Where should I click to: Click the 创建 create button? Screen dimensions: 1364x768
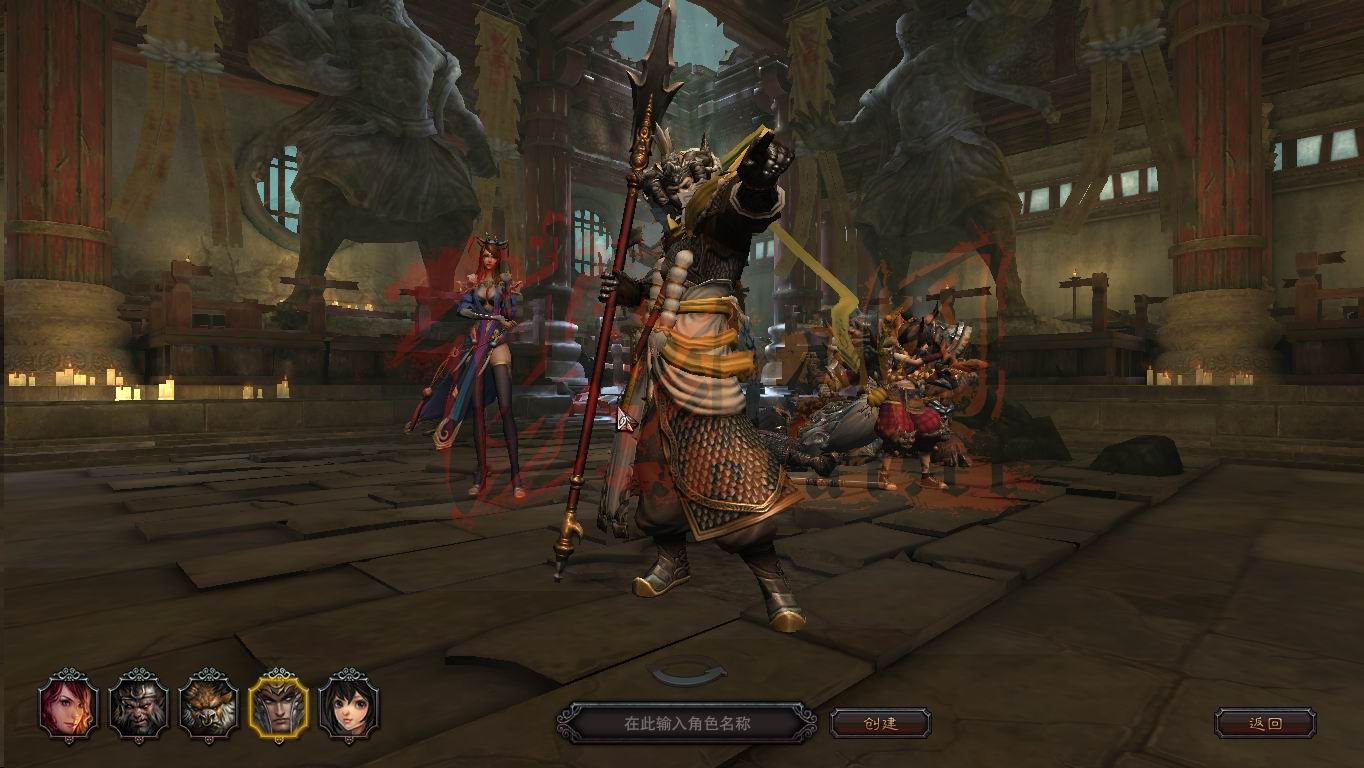click(880, 723)
